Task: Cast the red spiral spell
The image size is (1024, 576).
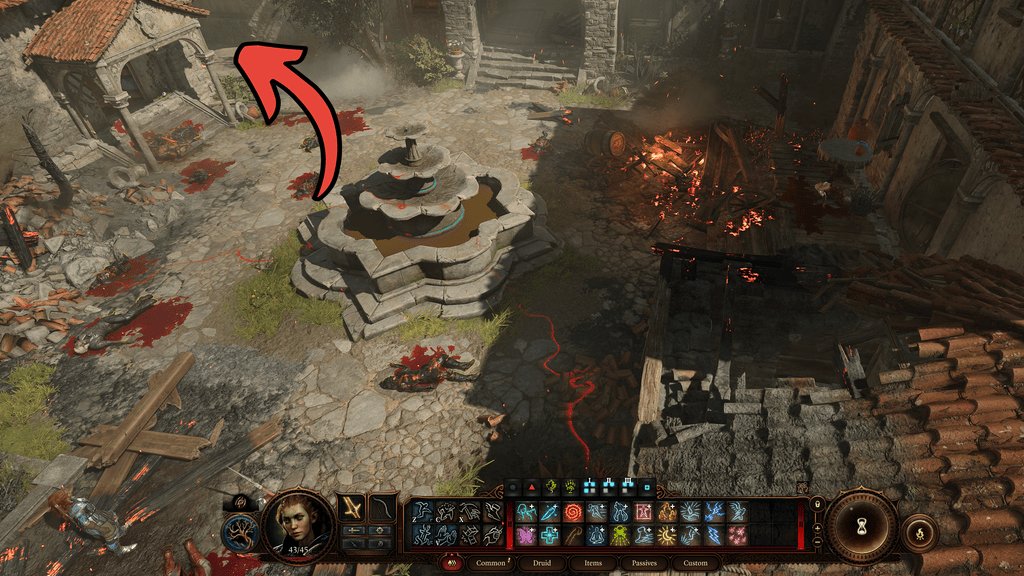Action: [573, 512]
